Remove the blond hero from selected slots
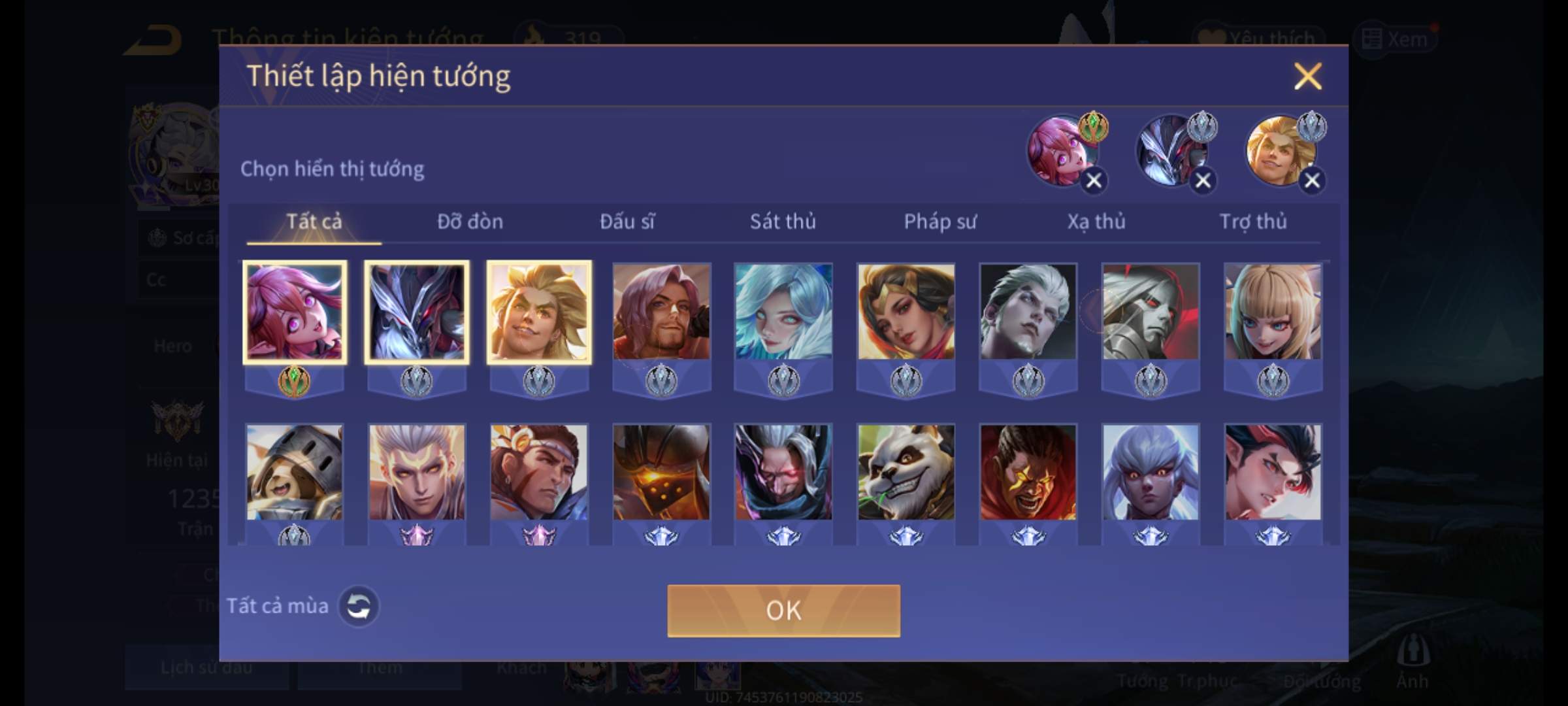Image resolution: width=1568 pixels, height=706 pixels. 1312,180
